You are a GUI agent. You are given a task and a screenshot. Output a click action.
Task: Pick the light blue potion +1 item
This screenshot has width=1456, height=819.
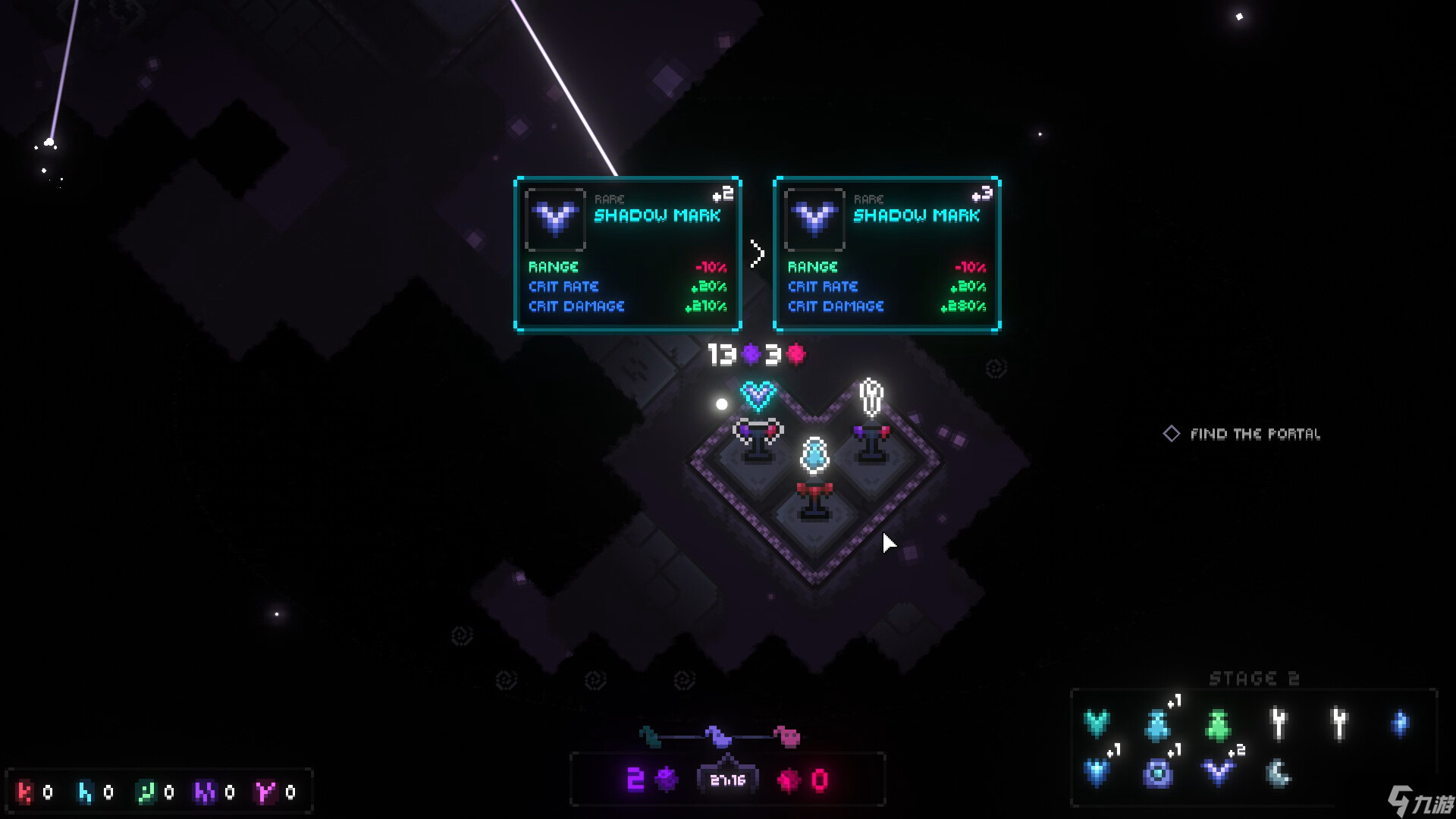[1157, 724]
